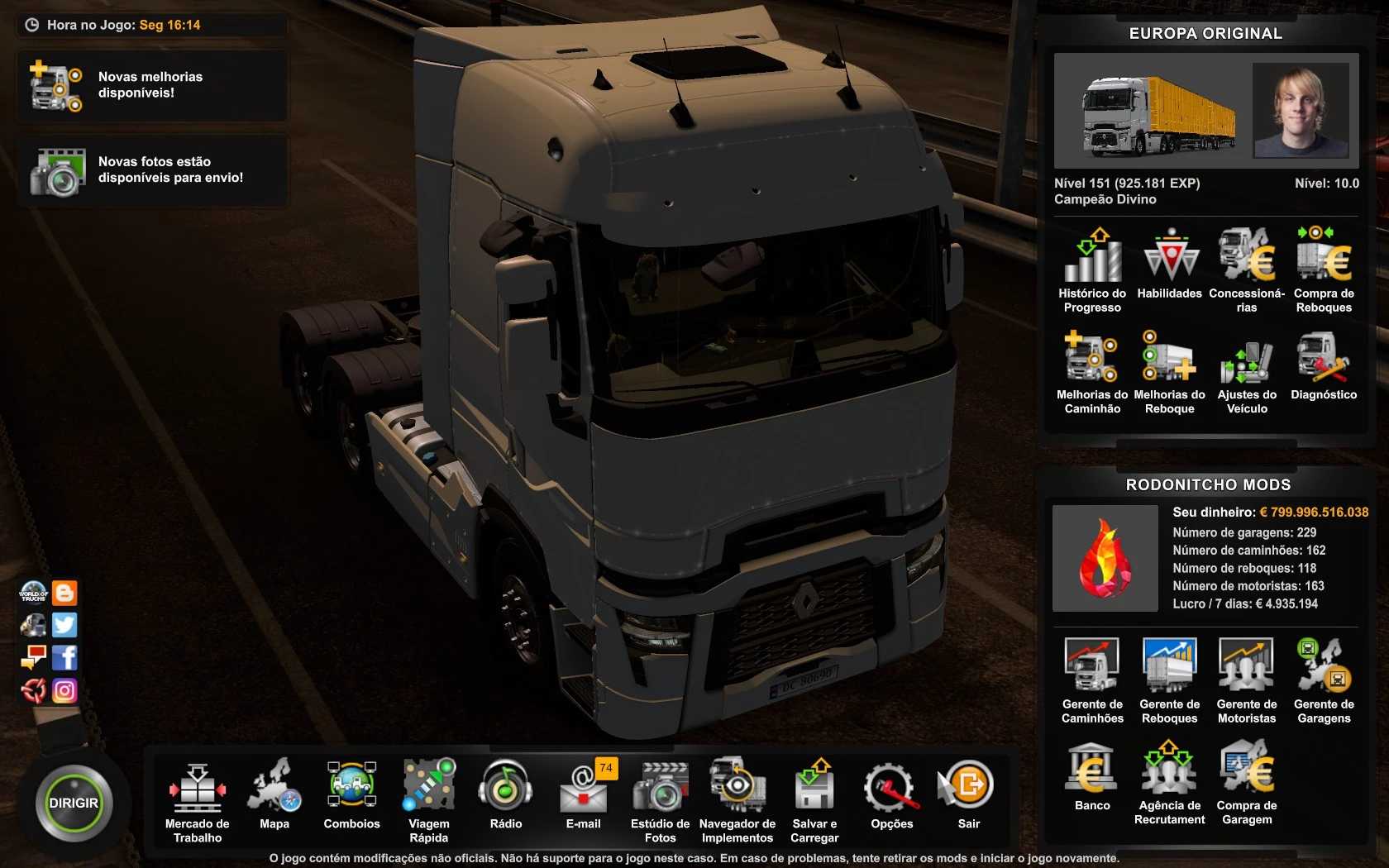Open the new upgrades available notification
Image resolution: width=1389 pixels, height=868 pixels.
[152, 86]
